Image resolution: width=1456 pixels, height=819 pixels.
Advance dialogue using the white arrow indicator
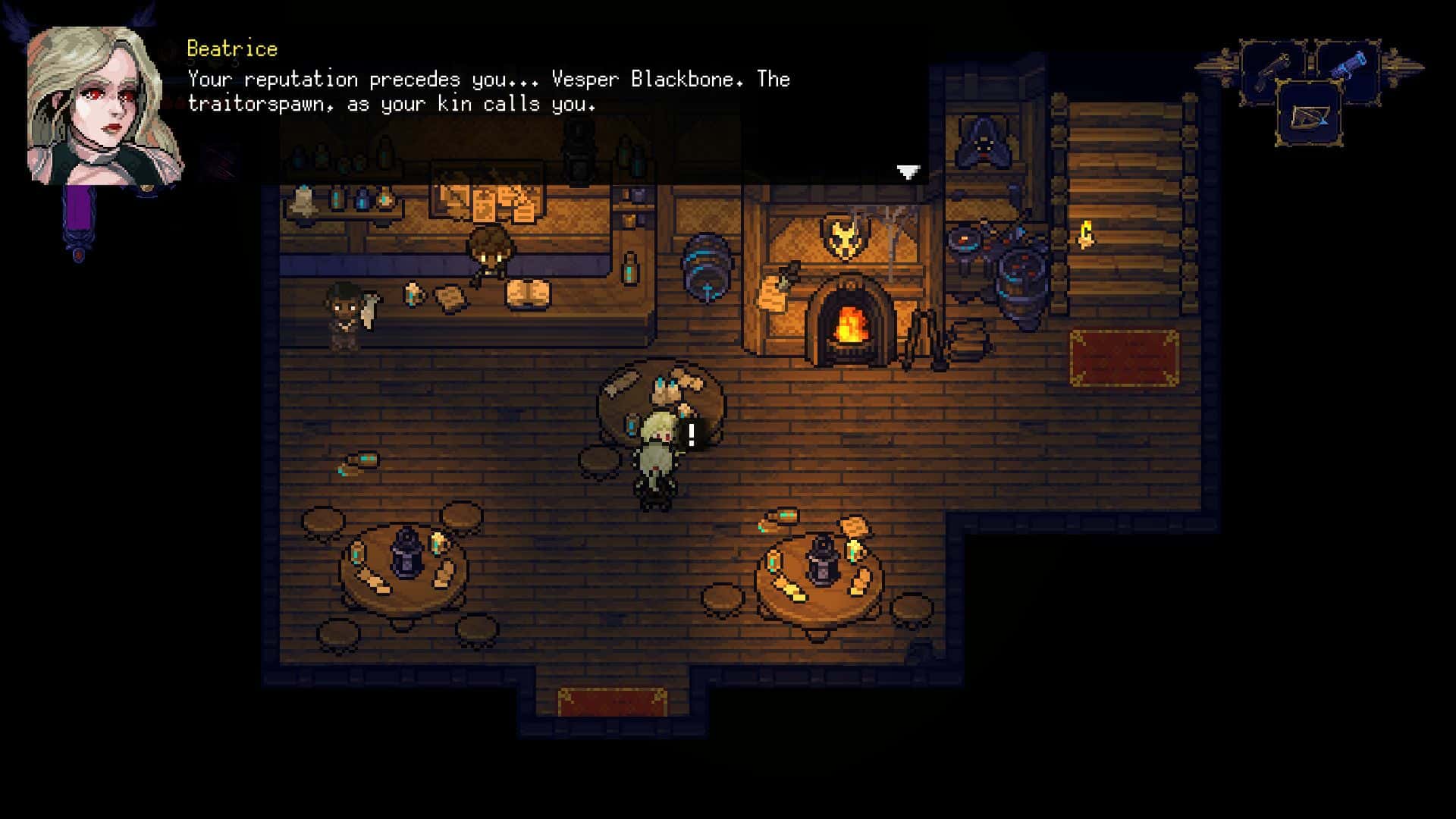point(907,173)
